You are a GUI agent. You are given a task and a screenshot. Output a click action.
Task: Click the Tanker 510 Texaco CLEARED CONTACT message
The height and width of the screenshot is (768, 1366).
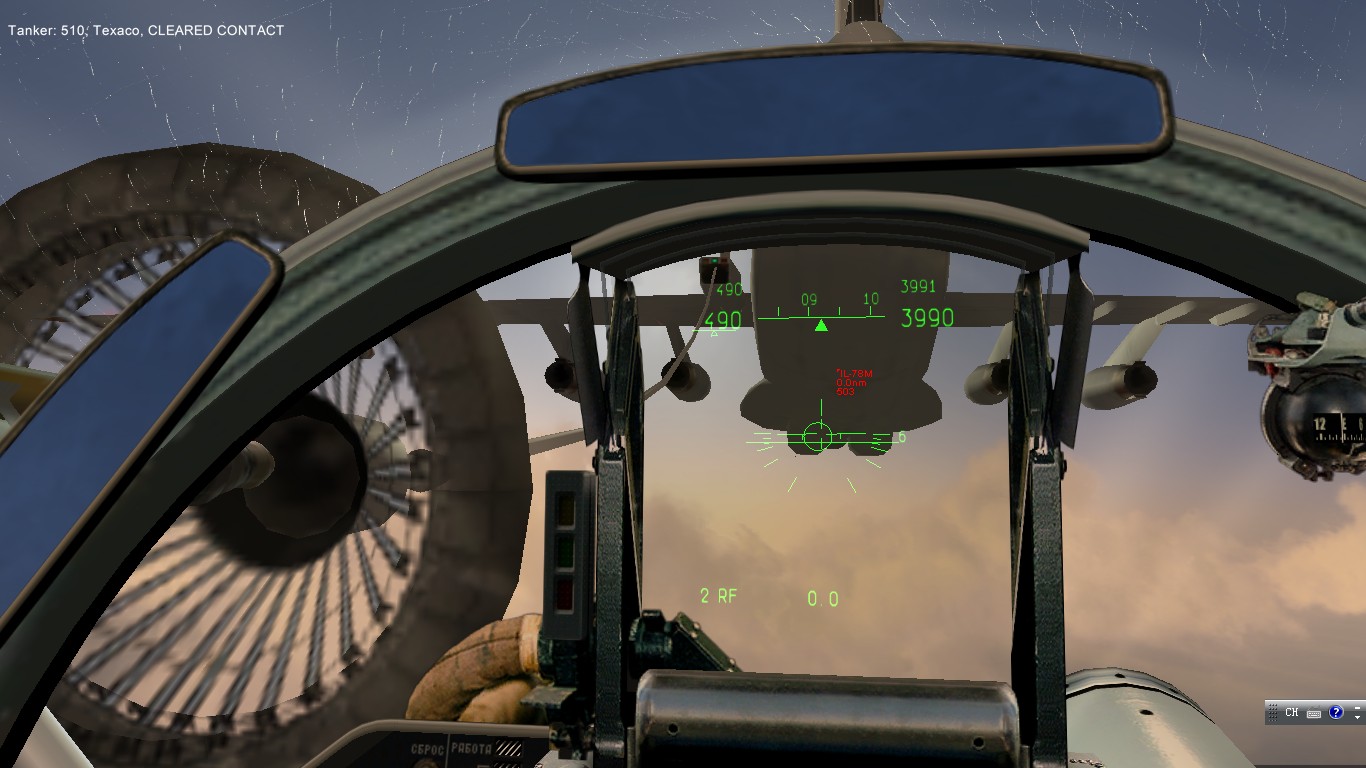pyautogui.click(x=145, y=30)
